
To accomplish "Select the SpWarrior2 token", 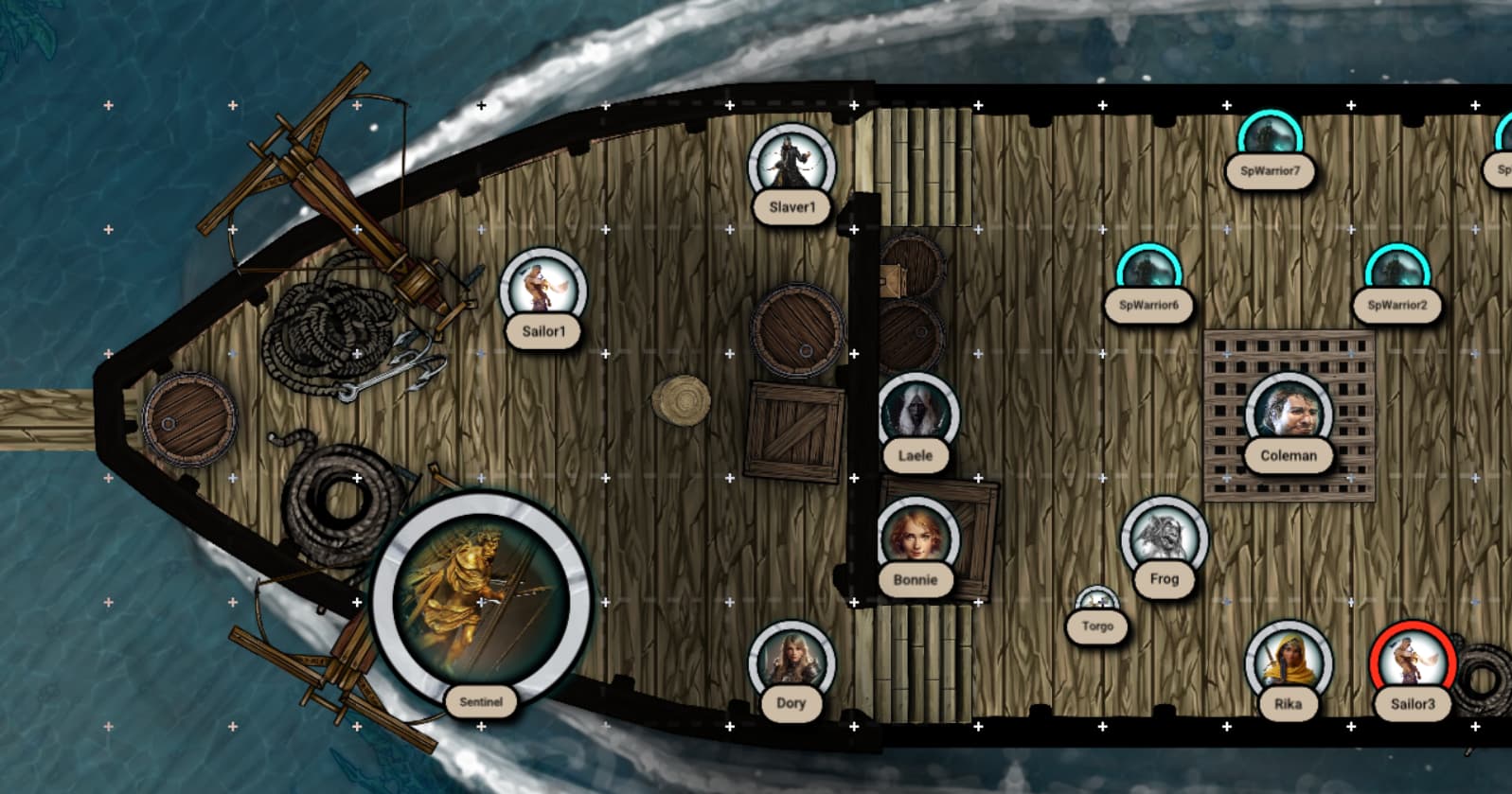I will 1396,273.
